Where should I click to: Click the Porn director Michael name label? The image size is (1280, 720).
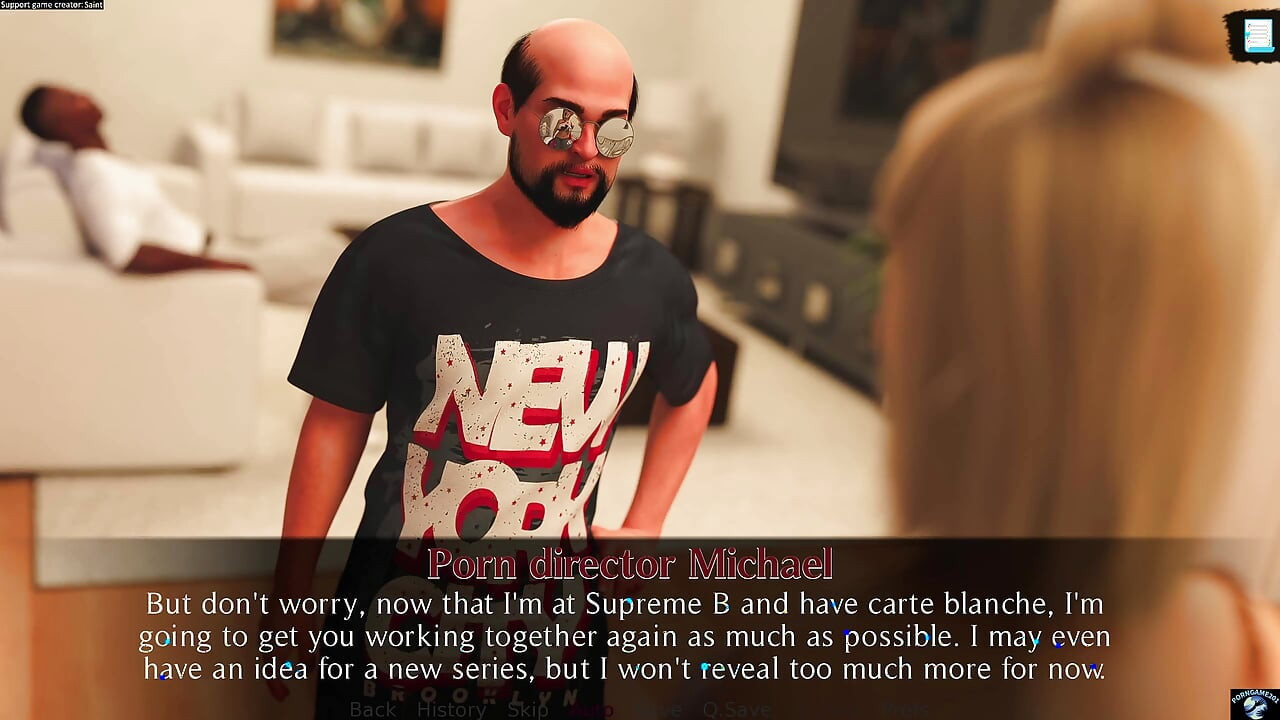(633, 563)
